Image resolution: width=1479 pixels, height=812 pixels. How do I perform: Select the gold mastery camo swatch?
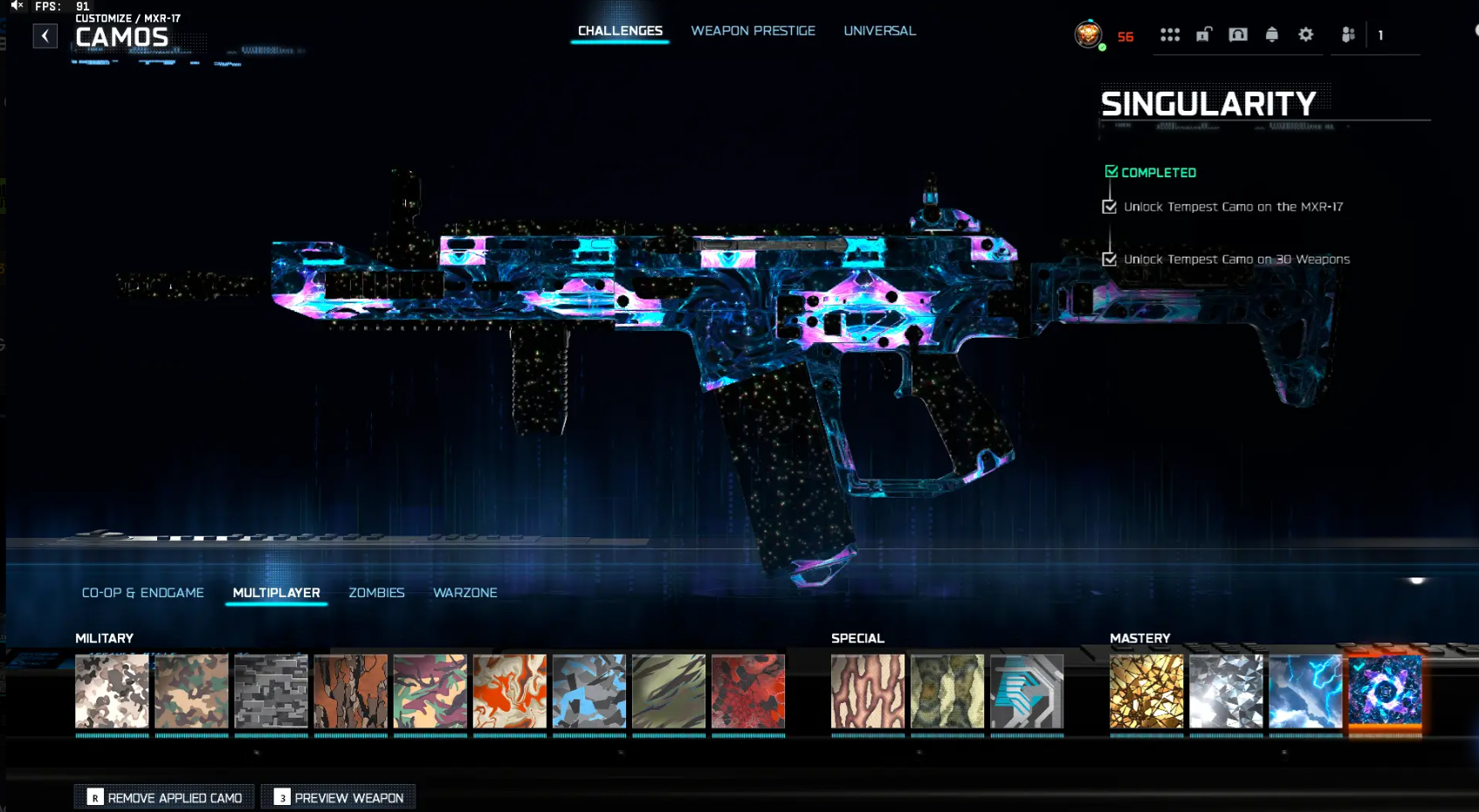point(1145,691)
